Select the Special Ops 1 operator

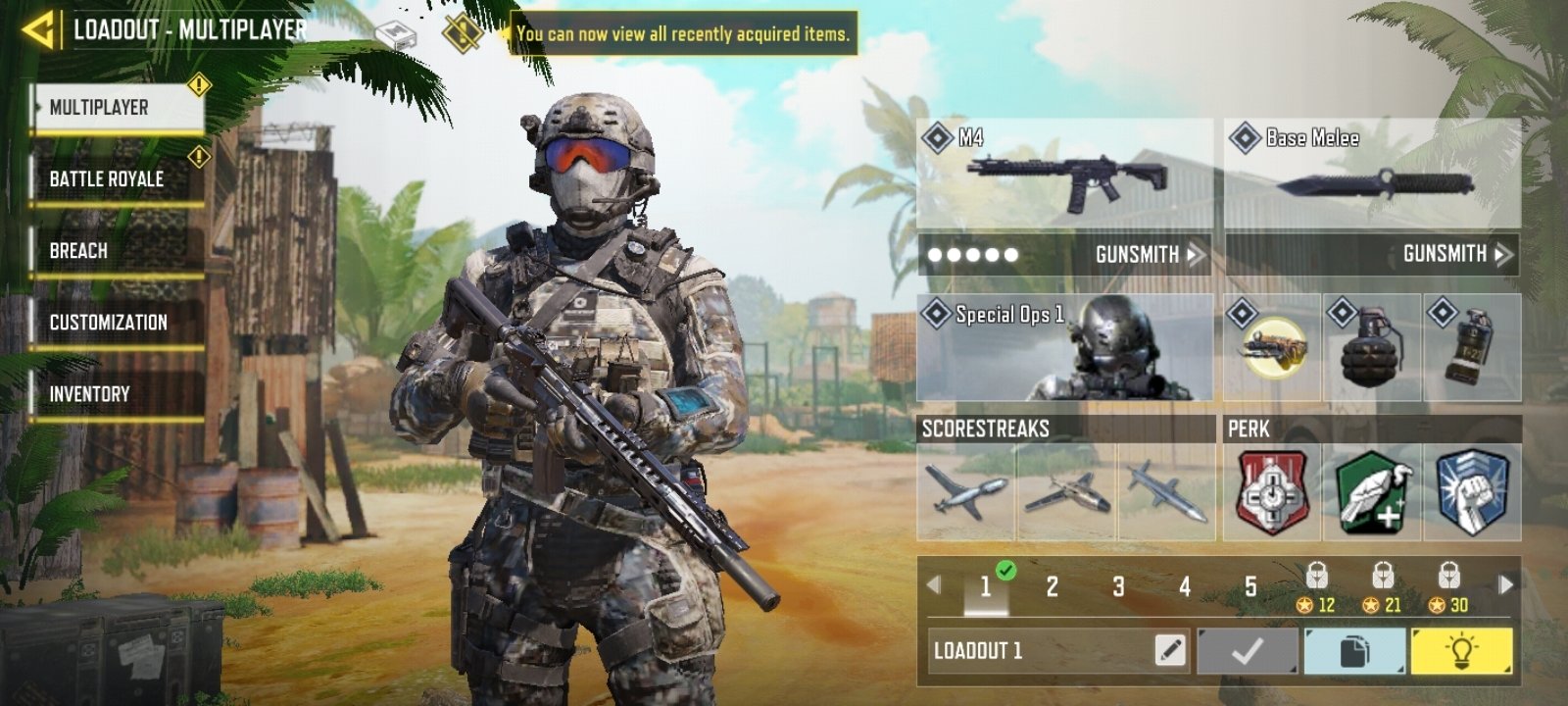click(1063, 348)
